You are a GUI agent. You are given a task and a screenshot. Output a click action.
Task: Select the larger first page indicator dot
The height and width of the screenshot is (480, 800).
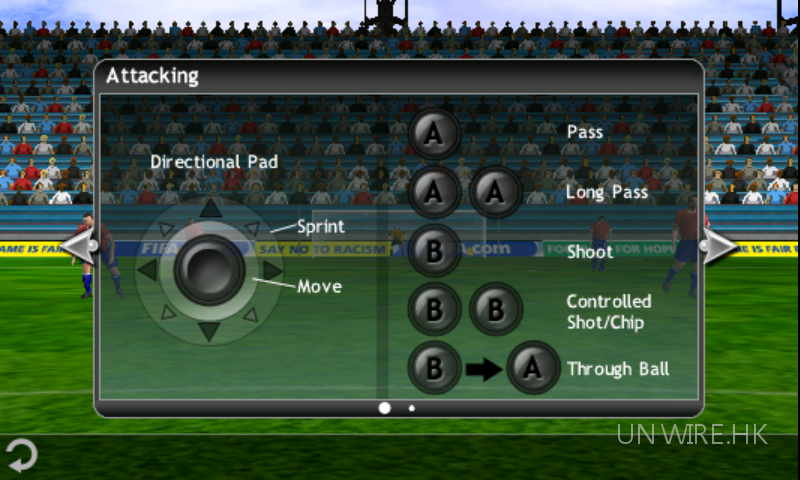tap(385, 408)
